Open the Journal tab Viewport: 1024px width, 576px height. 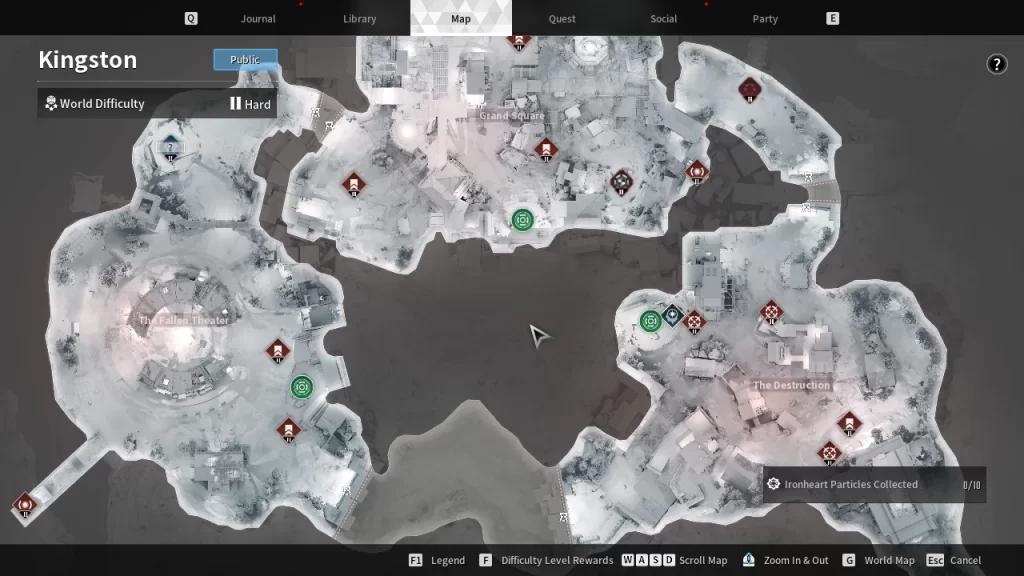pos(258,19)
